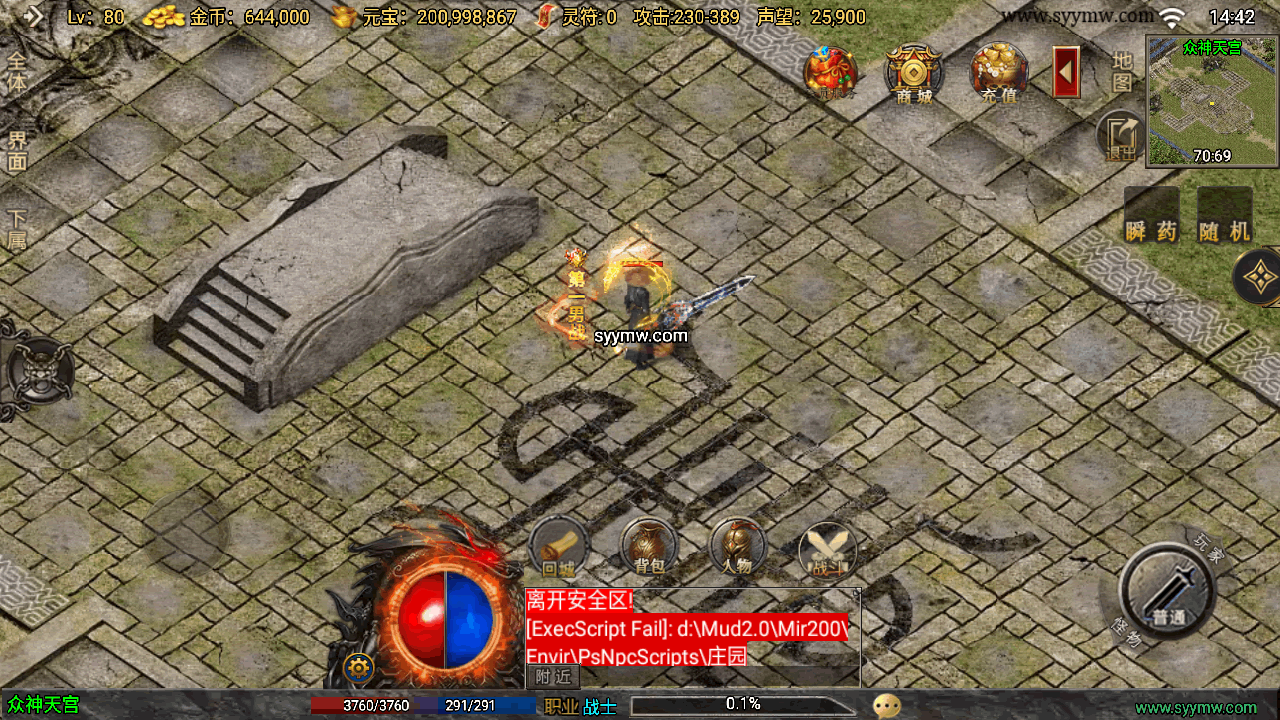Open the red gift bag service icon

(x=831, y=72)
